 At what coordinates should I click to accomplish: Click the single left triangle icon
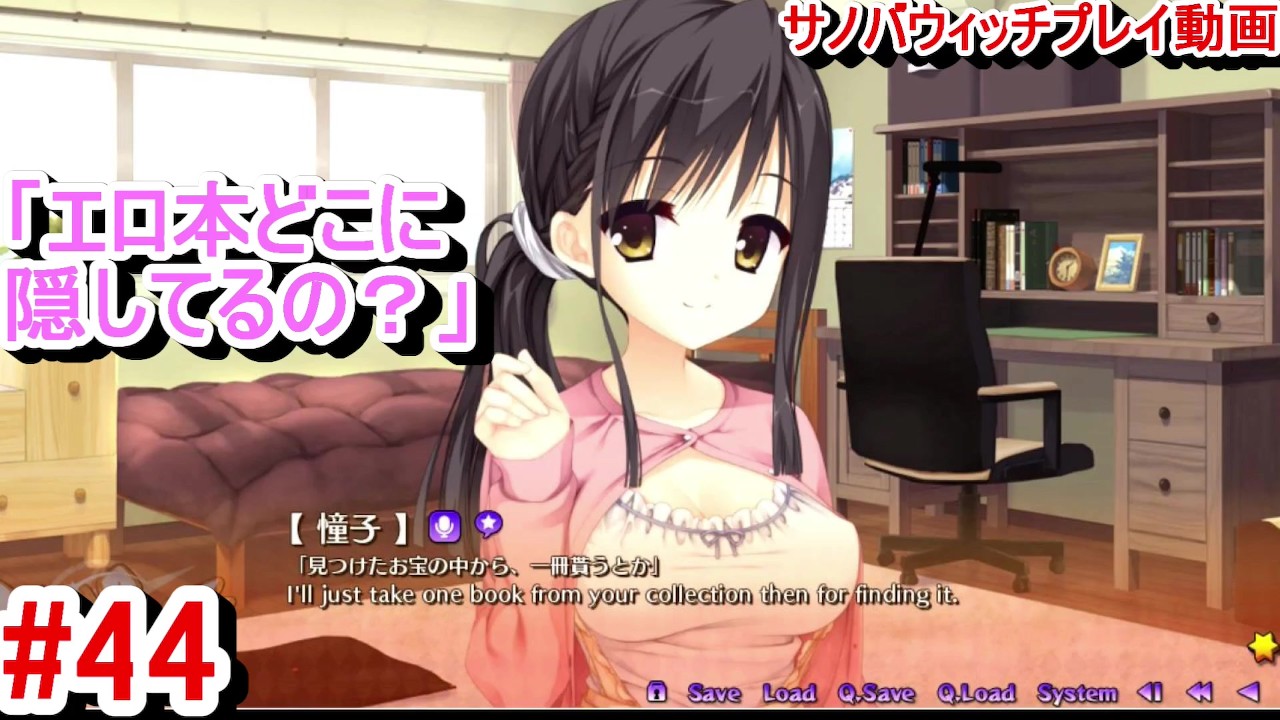(1247, 692)
